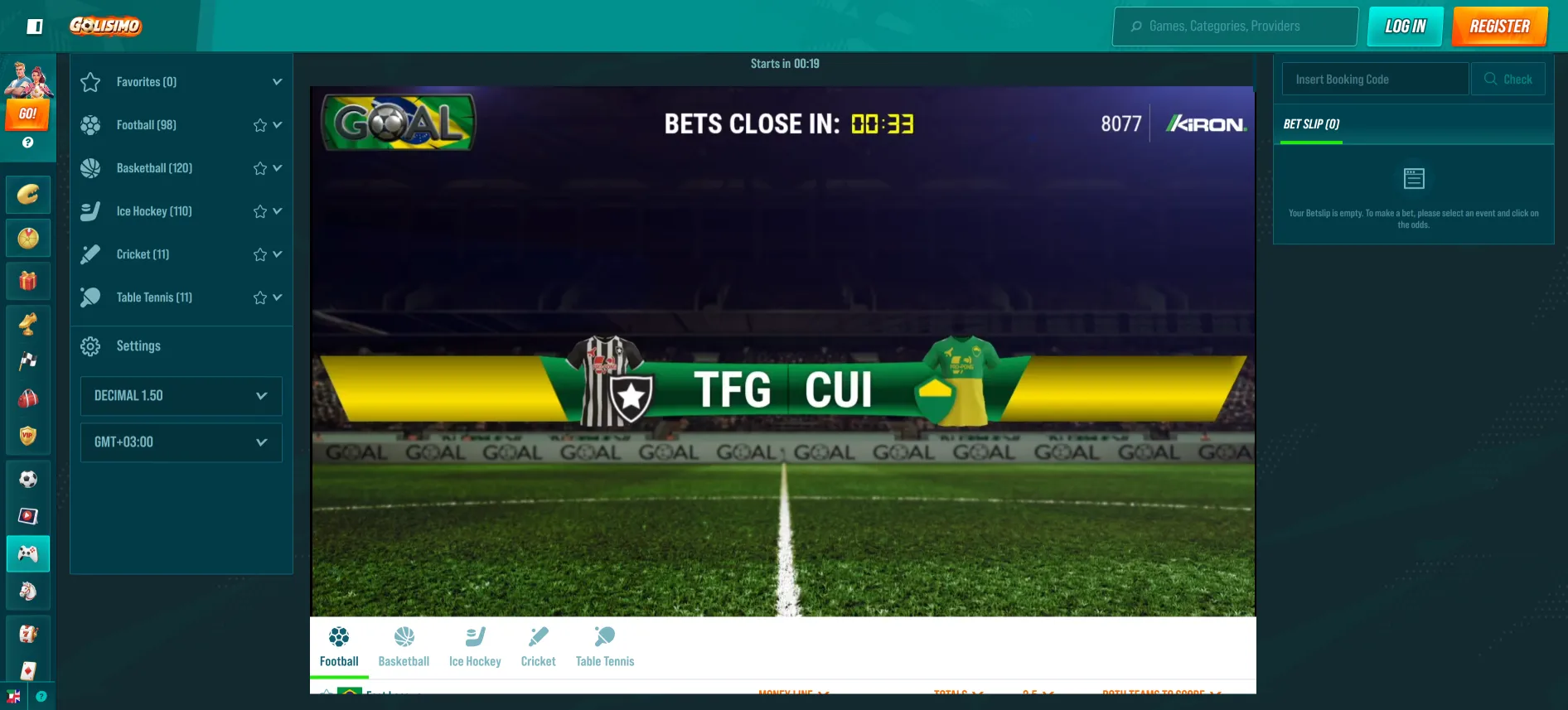Star the Table Tennis category
Image resolution: width=1568 pixels, height=710 pixels.
coord(259,297)
